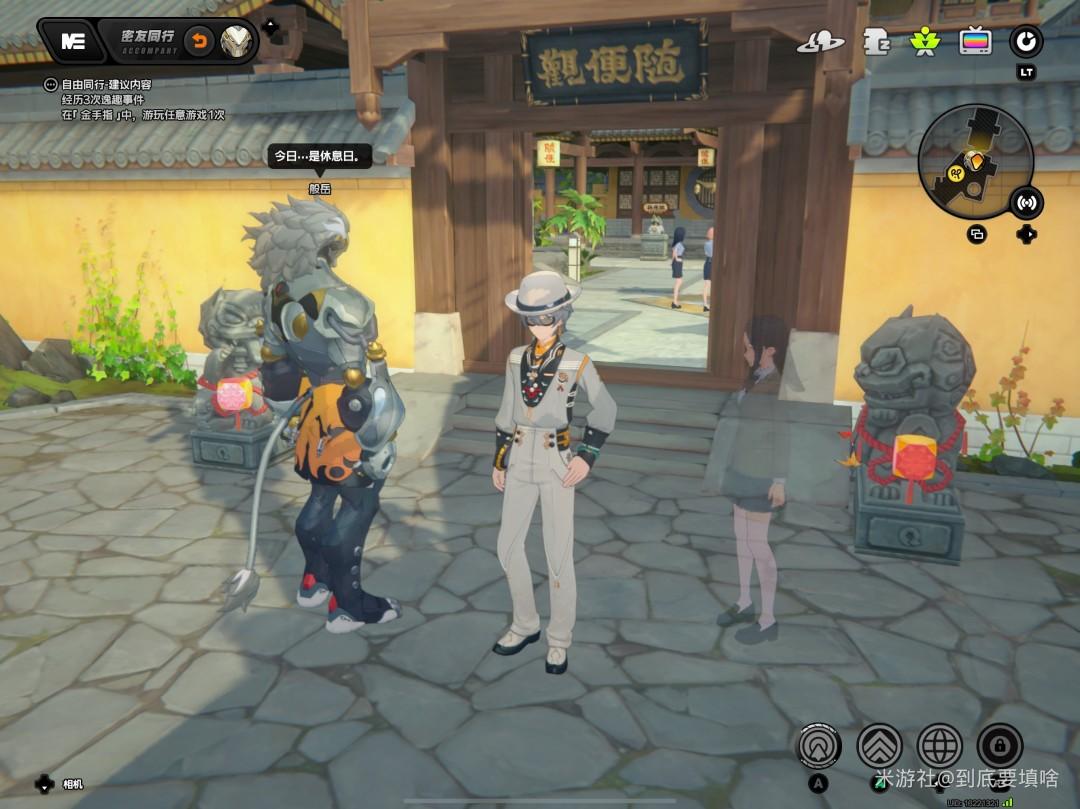1080x809 pixels.
Task: Click the signal broadcast button beside the minimap
Action: pos(1025,203)
